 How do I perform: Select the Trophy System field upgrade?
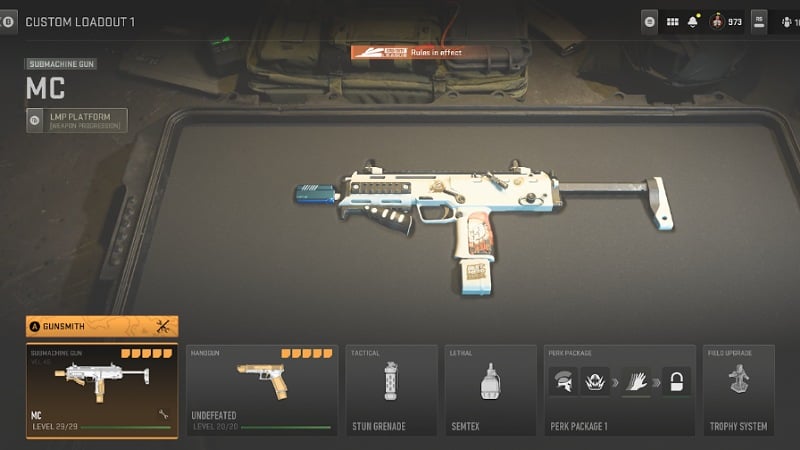tap(740, 391)
